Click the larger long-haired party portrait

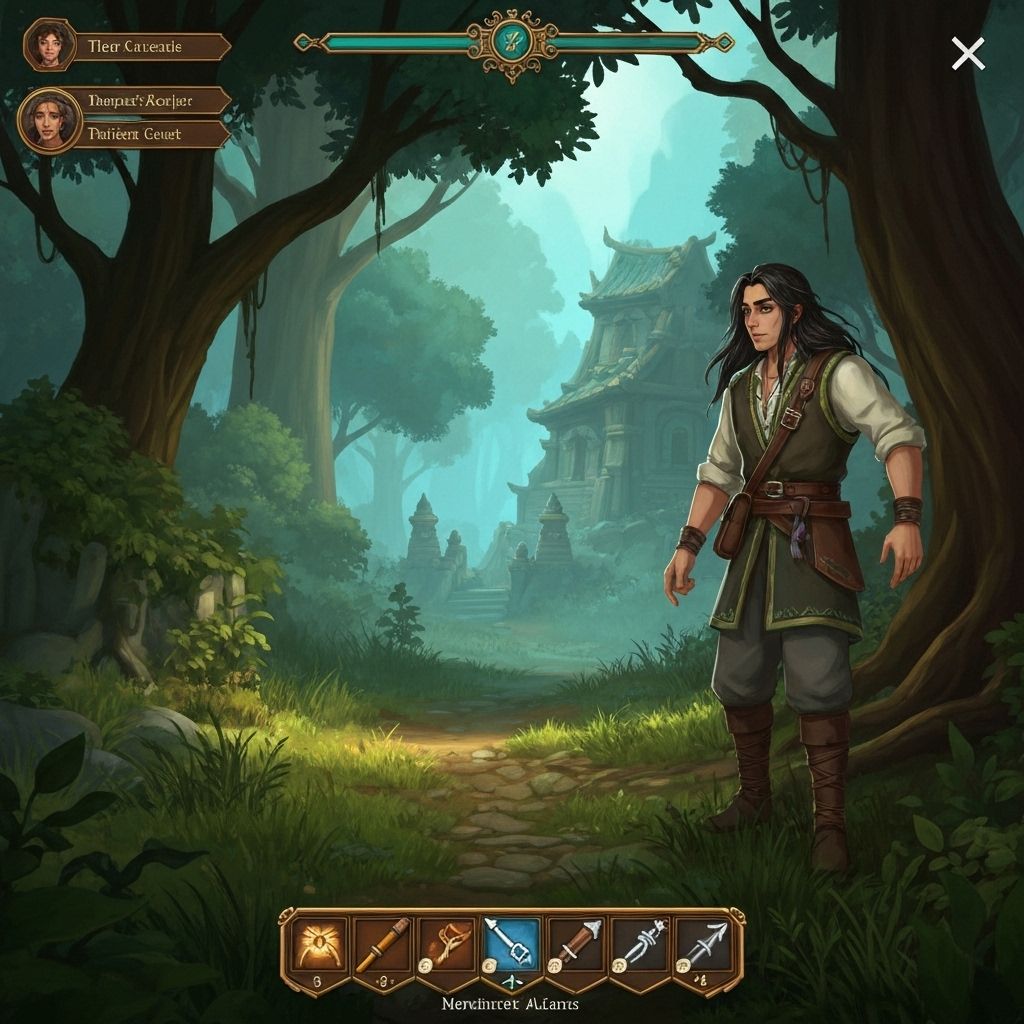pos(49,119)
